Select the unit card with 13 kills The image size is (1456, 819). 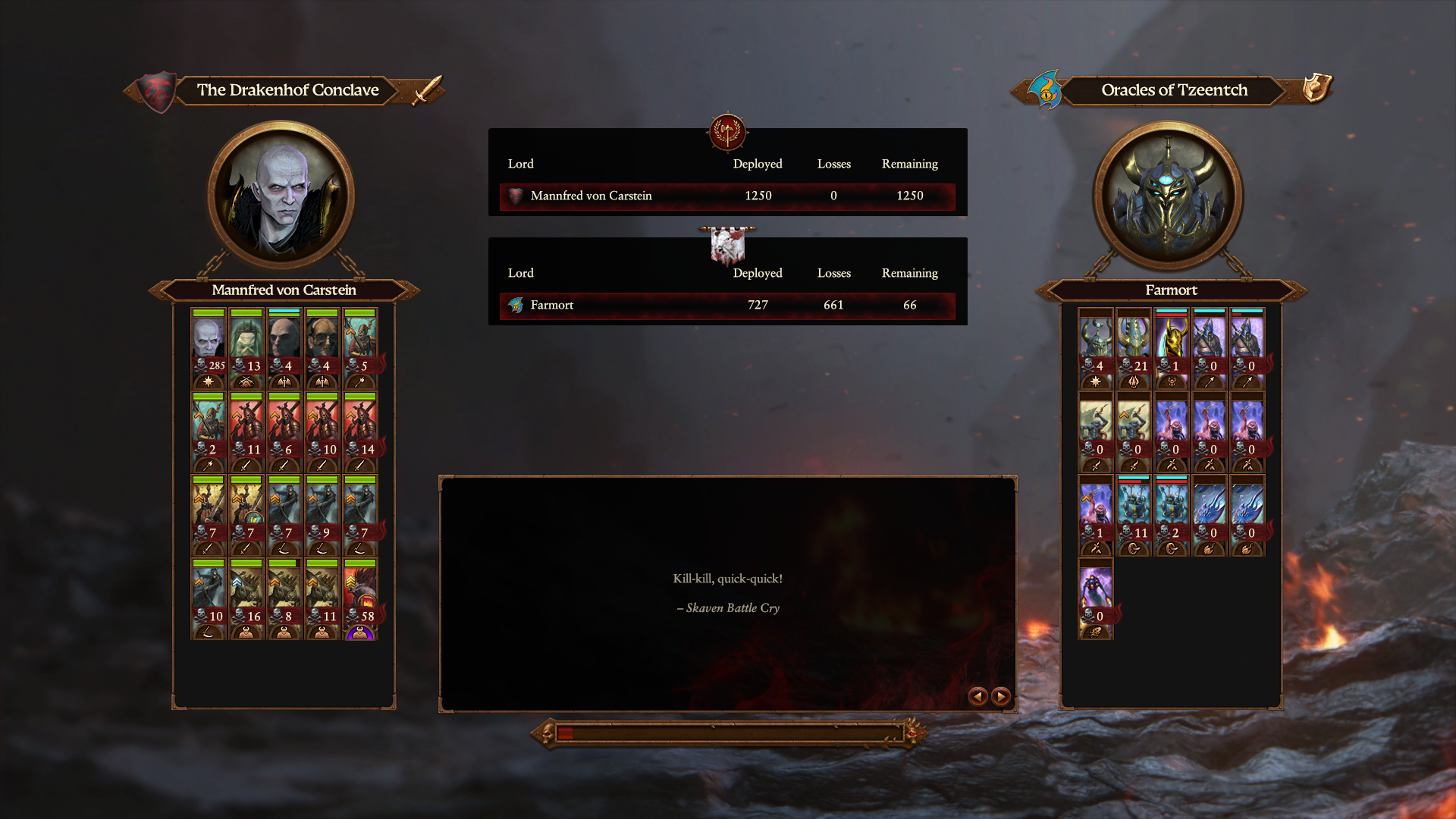[x=246, y=348]
